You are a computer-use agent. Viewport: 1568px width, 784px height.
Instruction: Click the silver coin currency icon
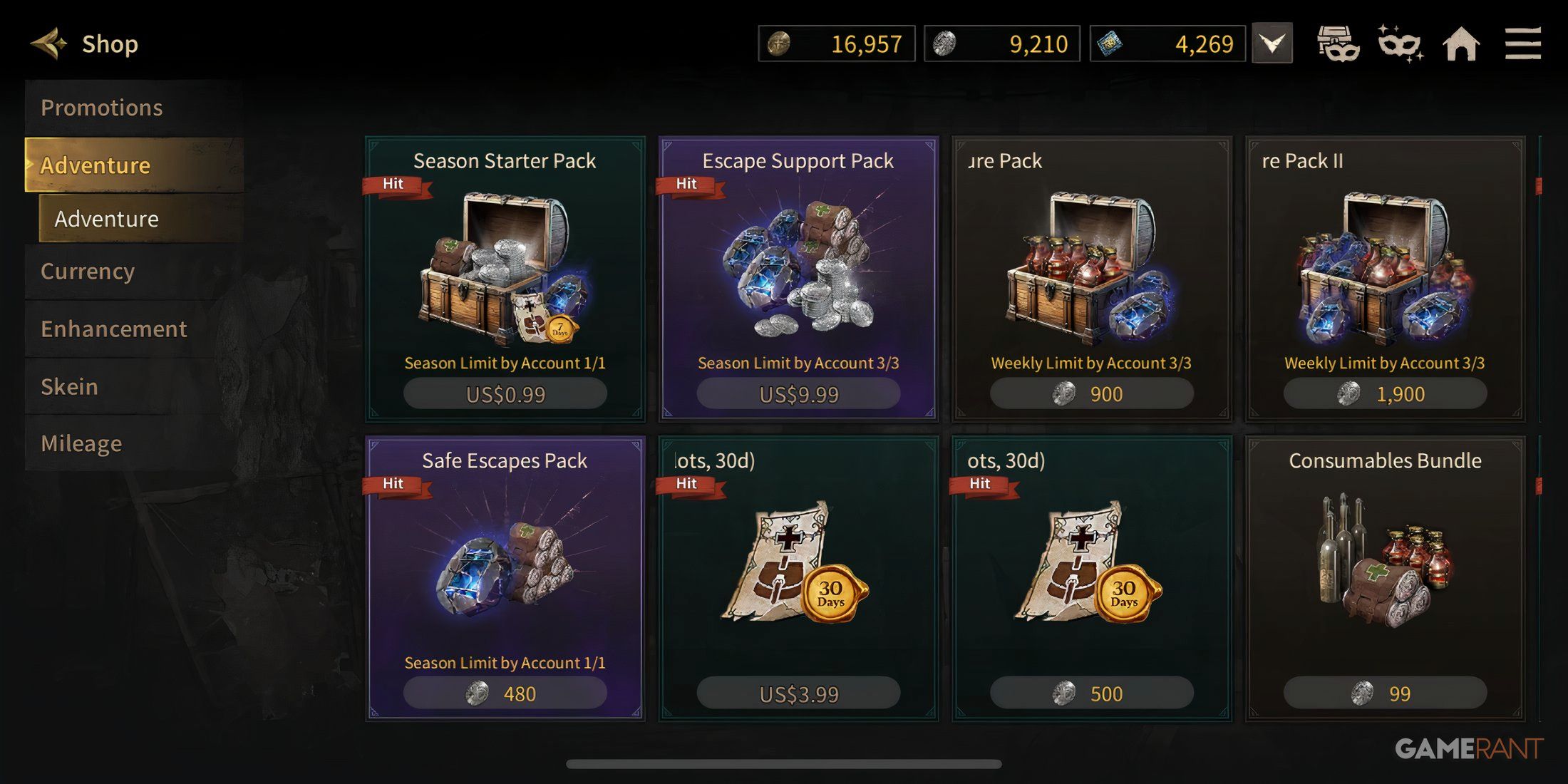pyautogui.click(x=944, y=44)
